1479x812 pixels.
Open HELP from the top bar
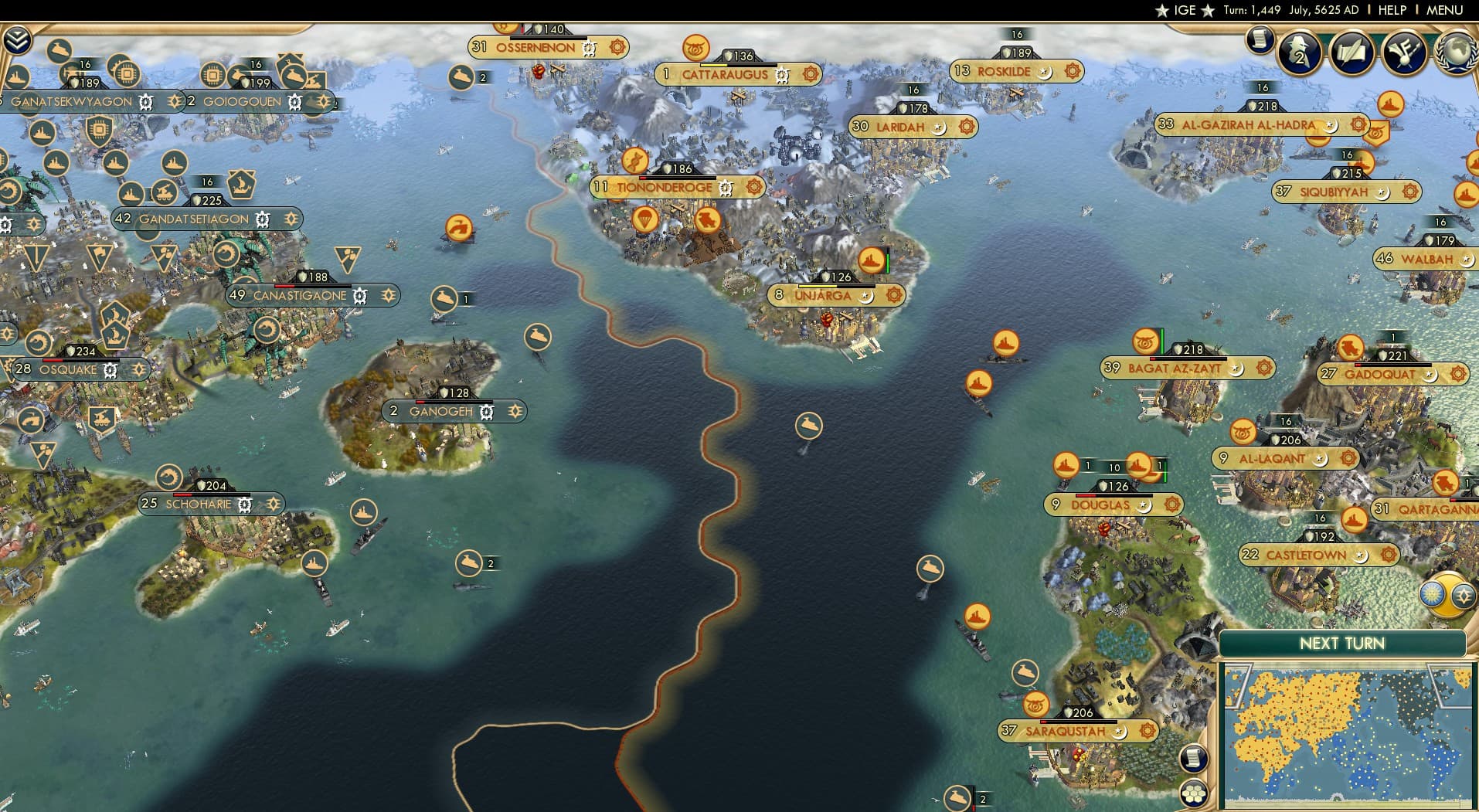point(1391,11)
